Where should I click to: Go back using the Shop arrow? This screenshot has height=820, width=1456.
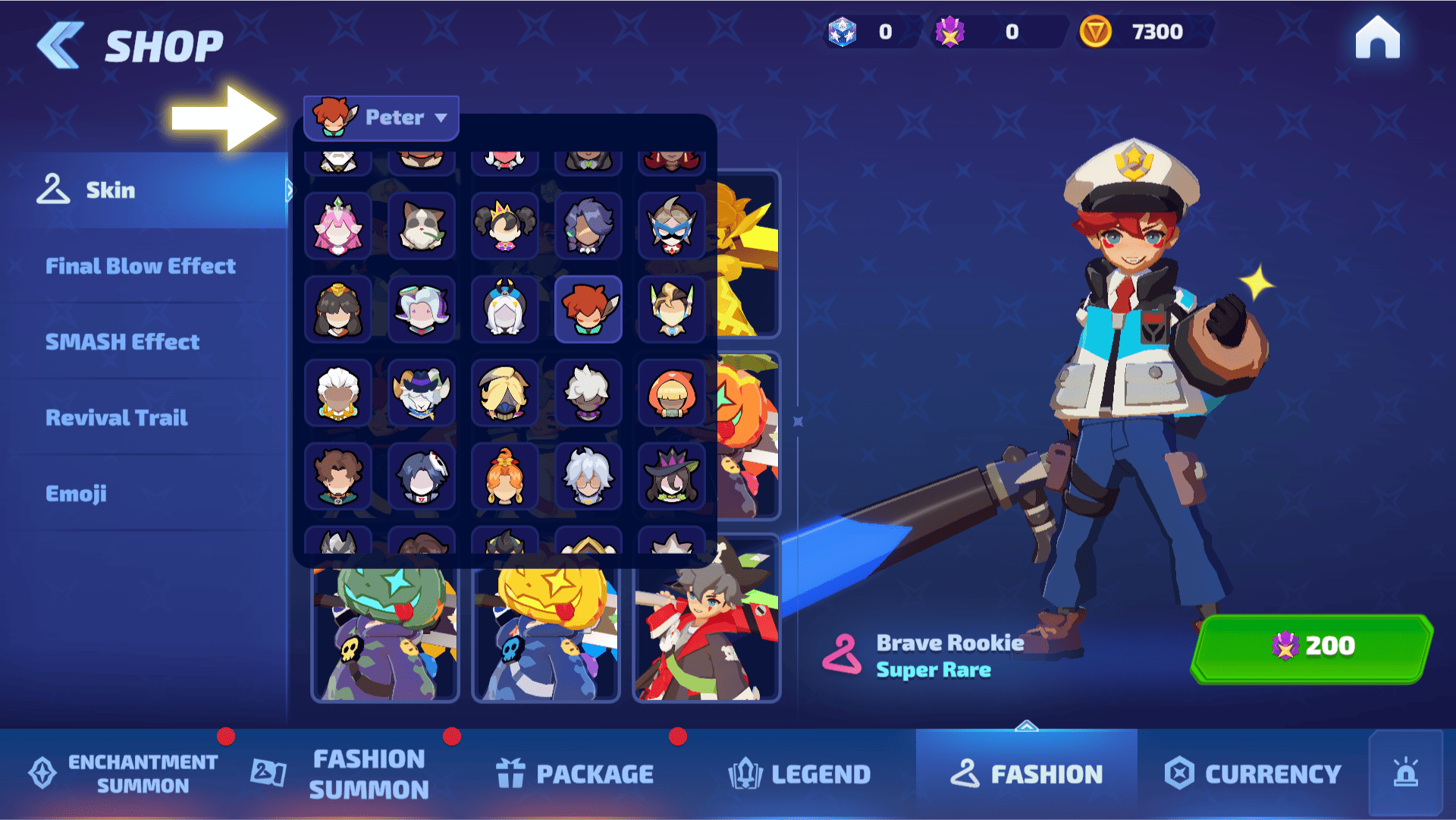[61, 46]
